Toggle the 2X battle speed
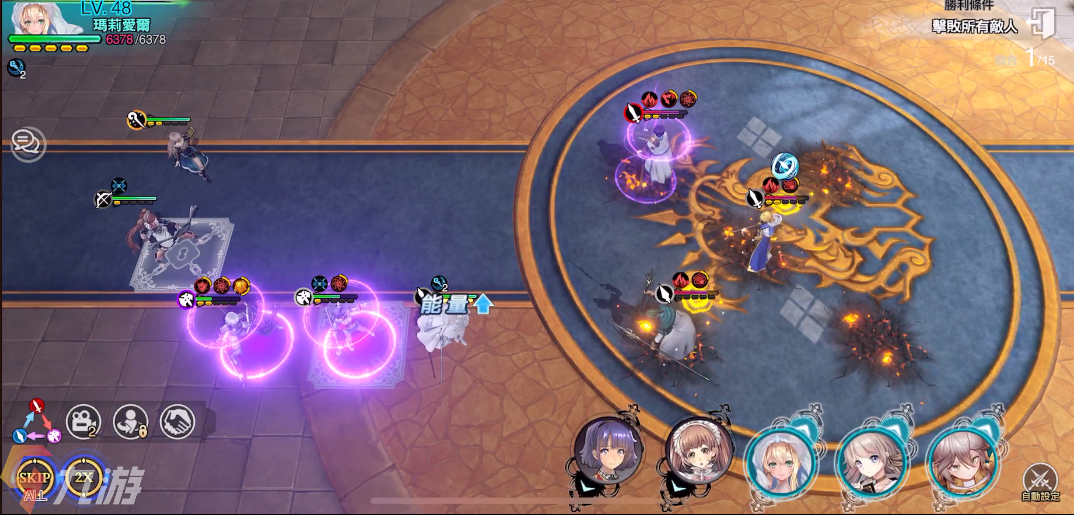Viewport: 1074px width, 515px height. (x=83, y=480)
